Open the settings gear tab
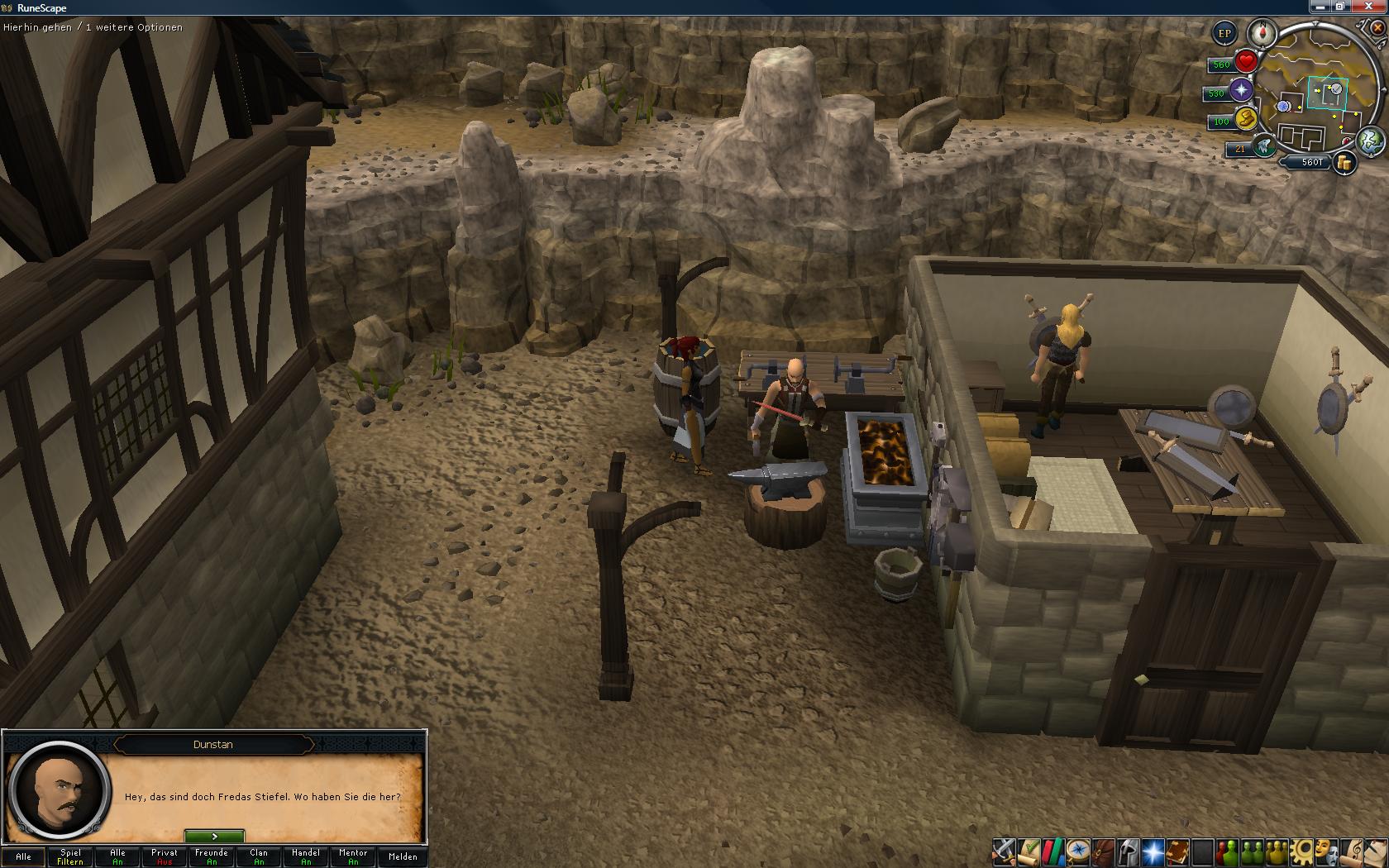1389x868 pixels. [x=1304, y=851]
